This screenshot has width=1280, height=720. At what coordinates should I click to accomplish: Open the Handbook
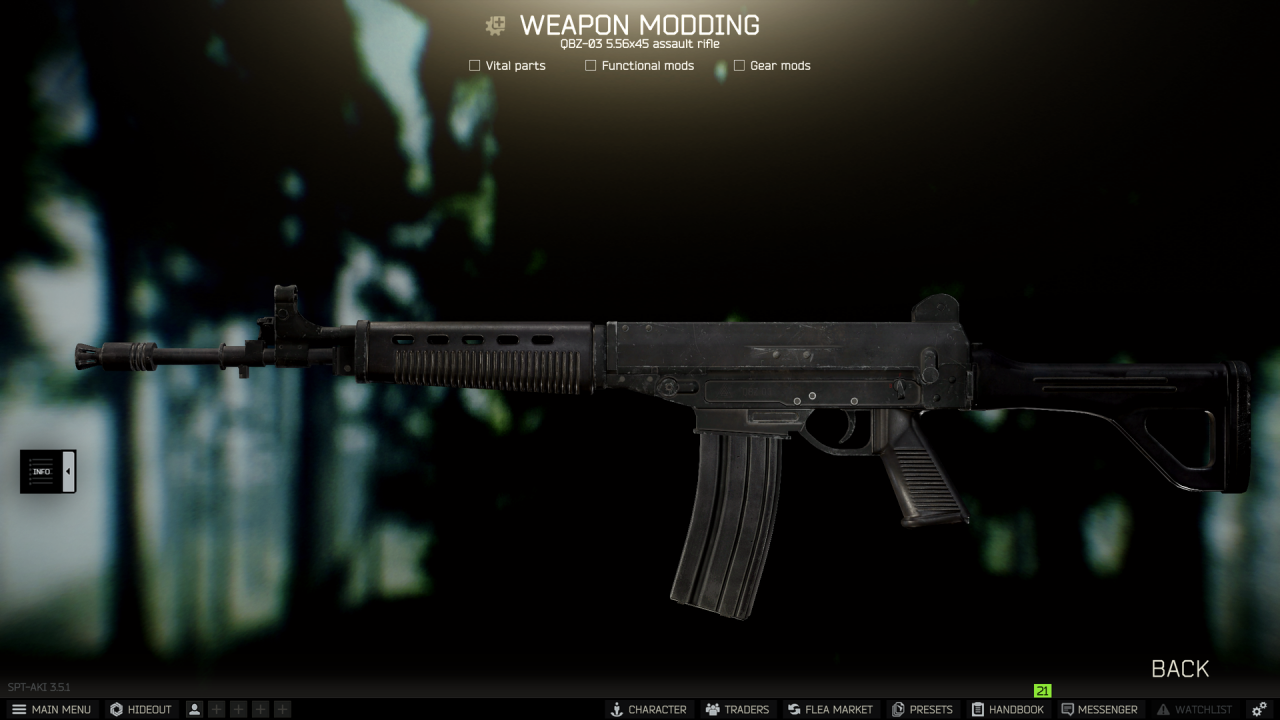pyautogui.click(x=1007, y=709)
